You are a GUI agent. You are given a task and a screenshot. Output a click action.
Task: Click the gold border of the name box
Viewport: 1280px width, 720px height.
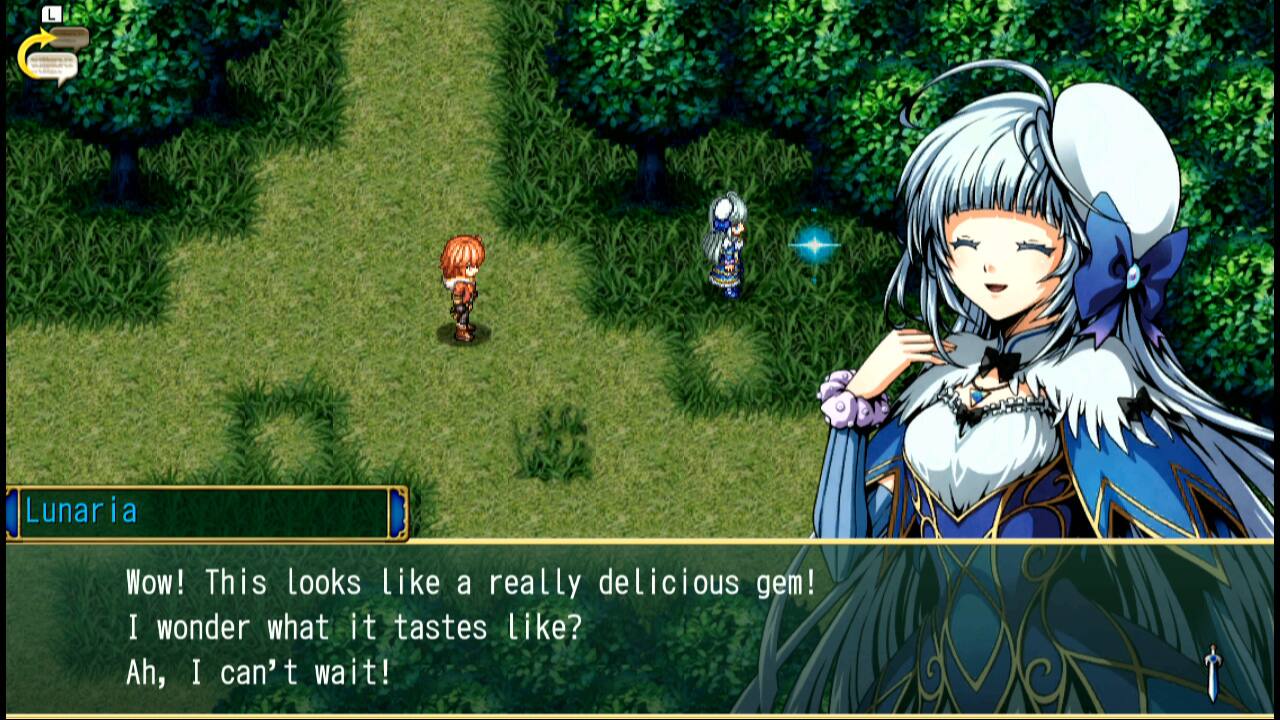[x=200, y=491]
